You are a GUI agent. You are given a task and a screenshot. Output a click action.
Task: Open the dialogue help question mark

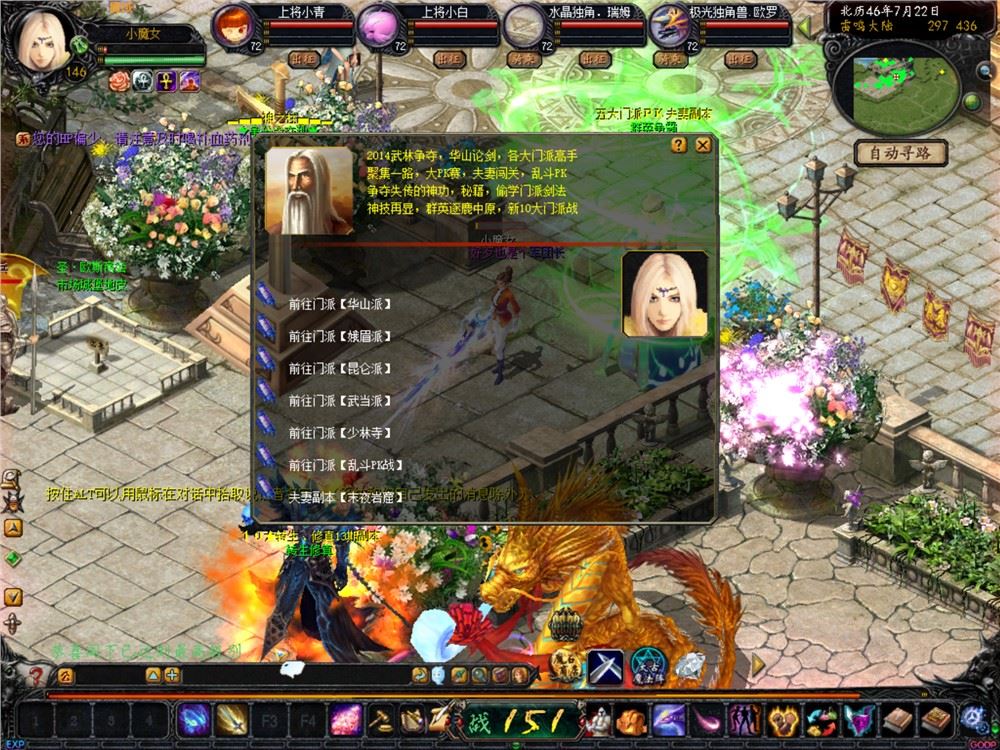coord(679,145)
